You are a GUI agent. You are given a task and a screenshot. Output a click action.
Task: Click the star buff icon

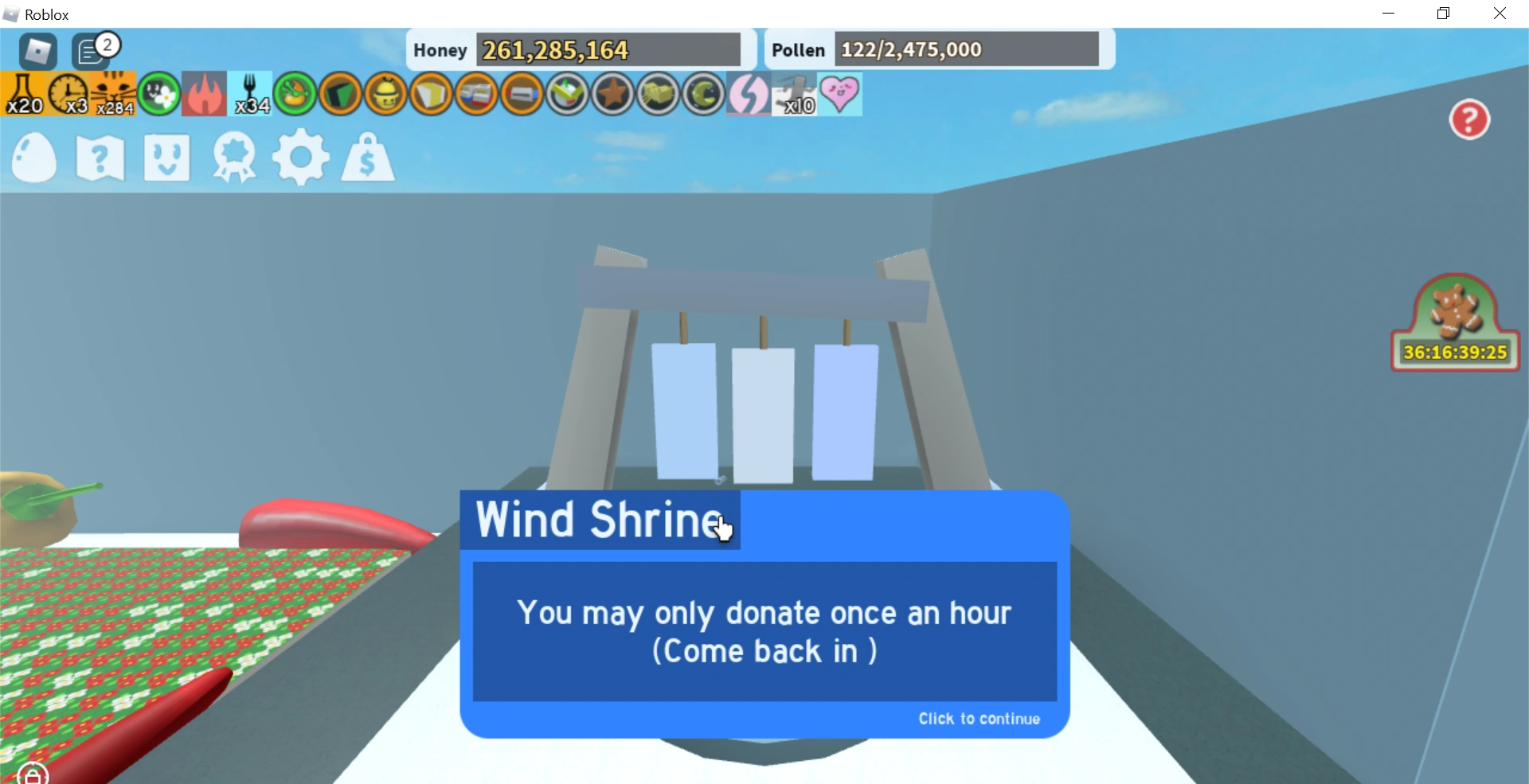(612, 94)
